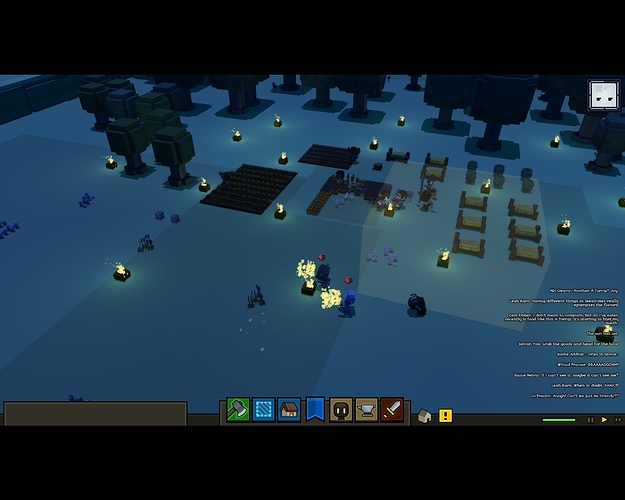Pause the game speed
The image size is (625, 500).
[588, 420]
